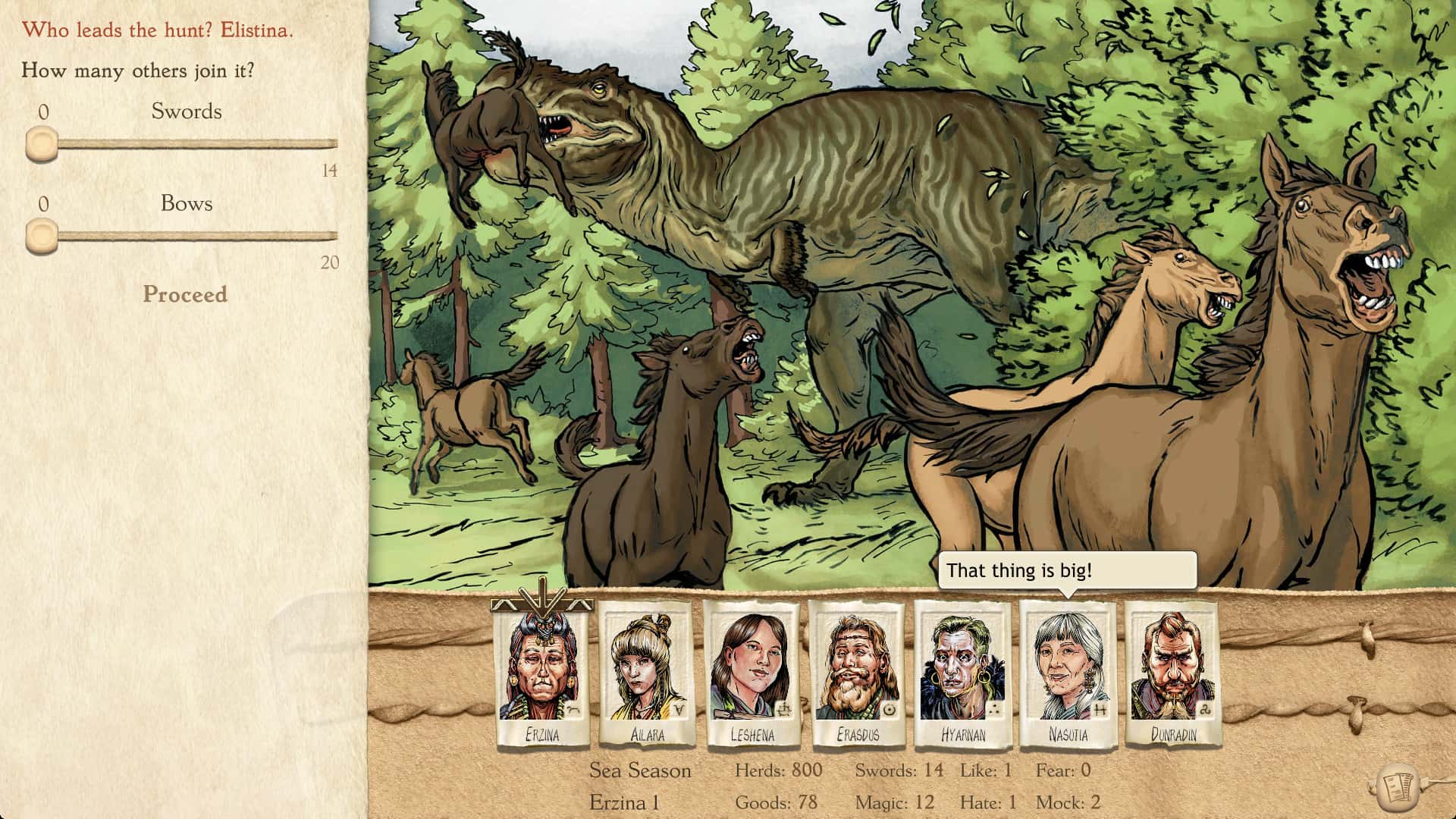Click the Sea Season label

pyautogui.click(x=640, y=770)
